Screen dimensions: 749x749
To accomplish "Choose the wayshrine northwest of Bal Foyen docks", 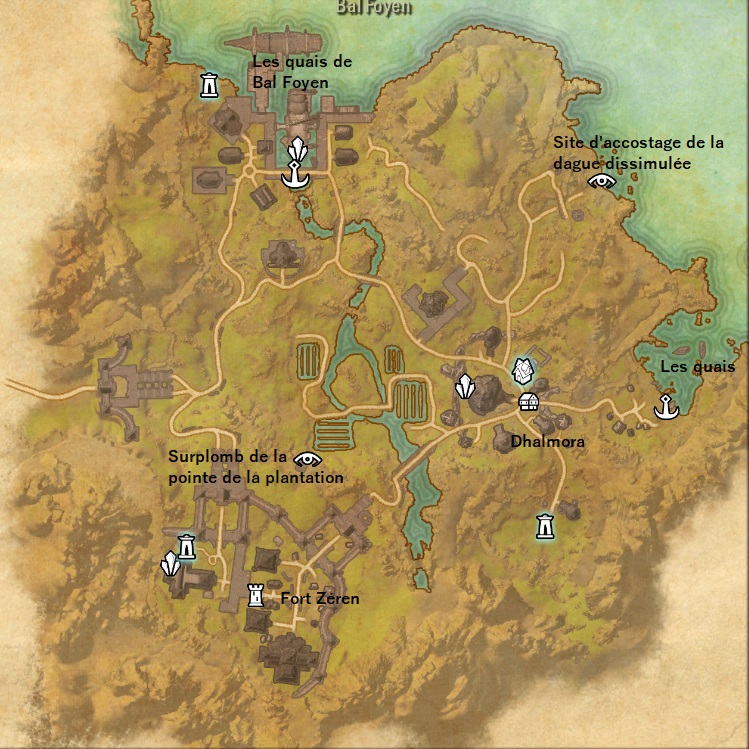I will point(209,86).
